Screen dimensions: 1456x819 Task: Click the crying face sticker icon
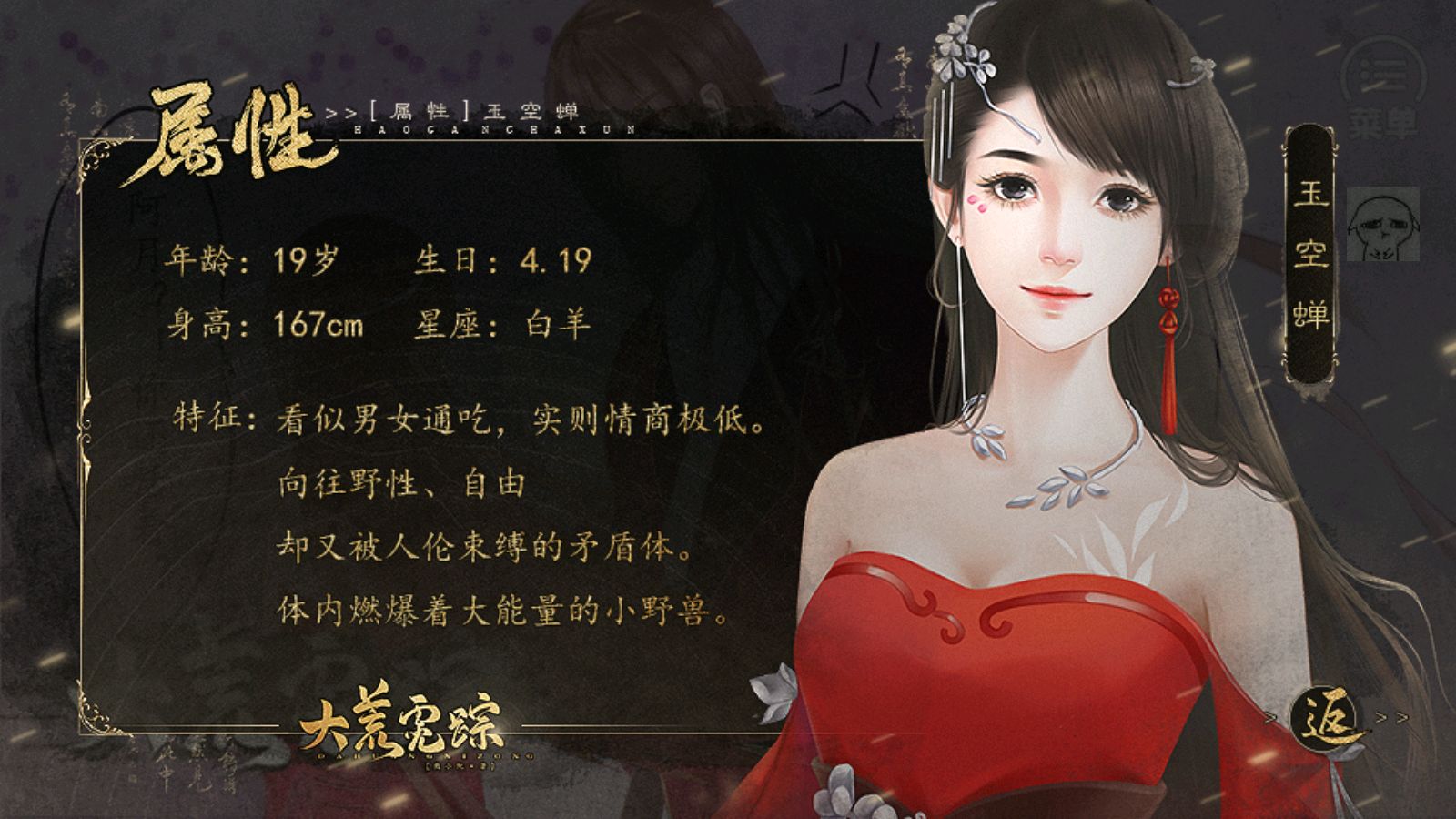coord(1381,223)
